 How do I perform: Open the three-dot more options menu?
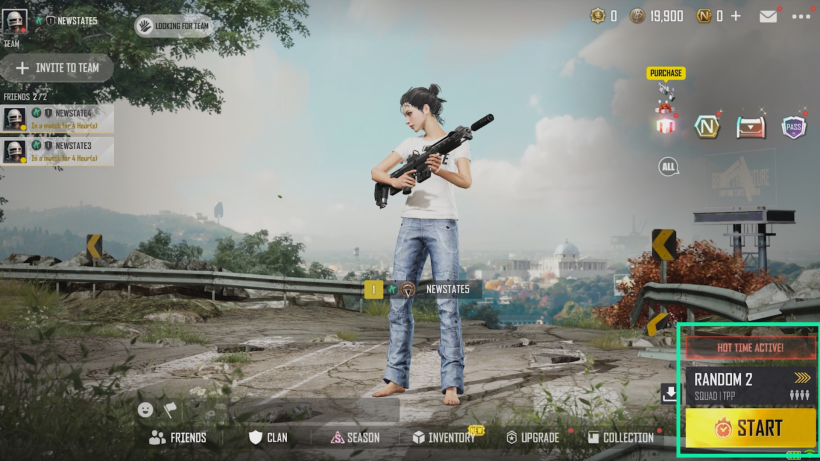[x=801, y=16]
